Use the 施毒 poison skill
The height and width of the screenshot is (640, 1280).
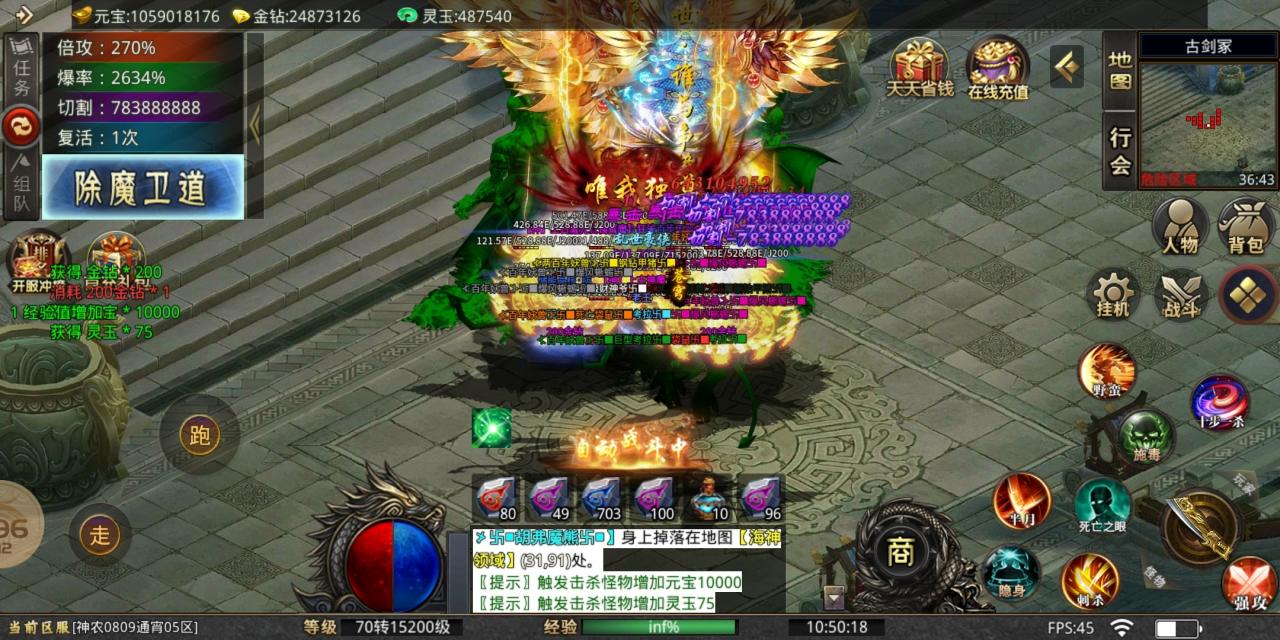coord(1146,436)
